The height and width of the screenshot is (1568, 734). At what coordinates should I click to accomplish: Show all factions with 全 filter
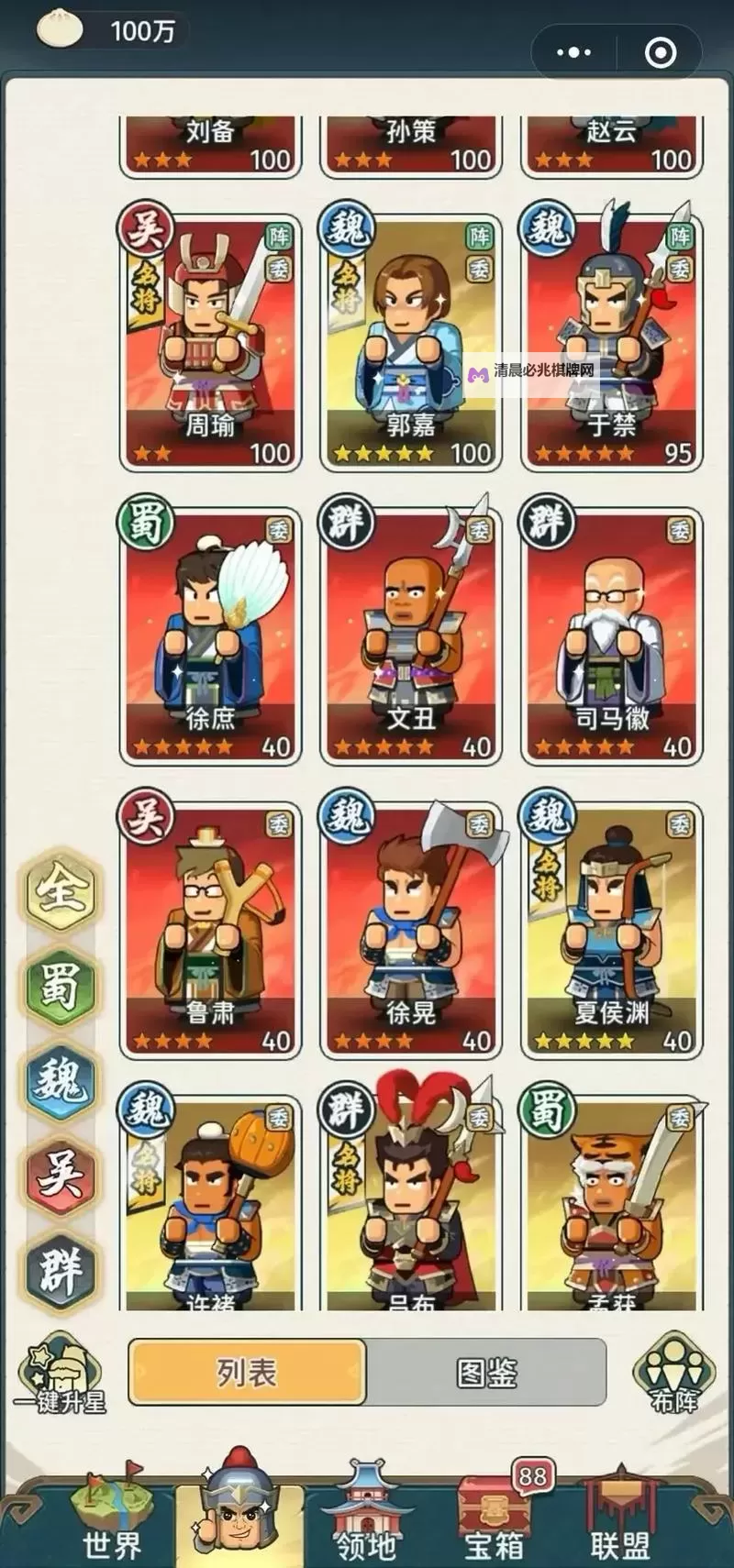[x=61, y=889]
